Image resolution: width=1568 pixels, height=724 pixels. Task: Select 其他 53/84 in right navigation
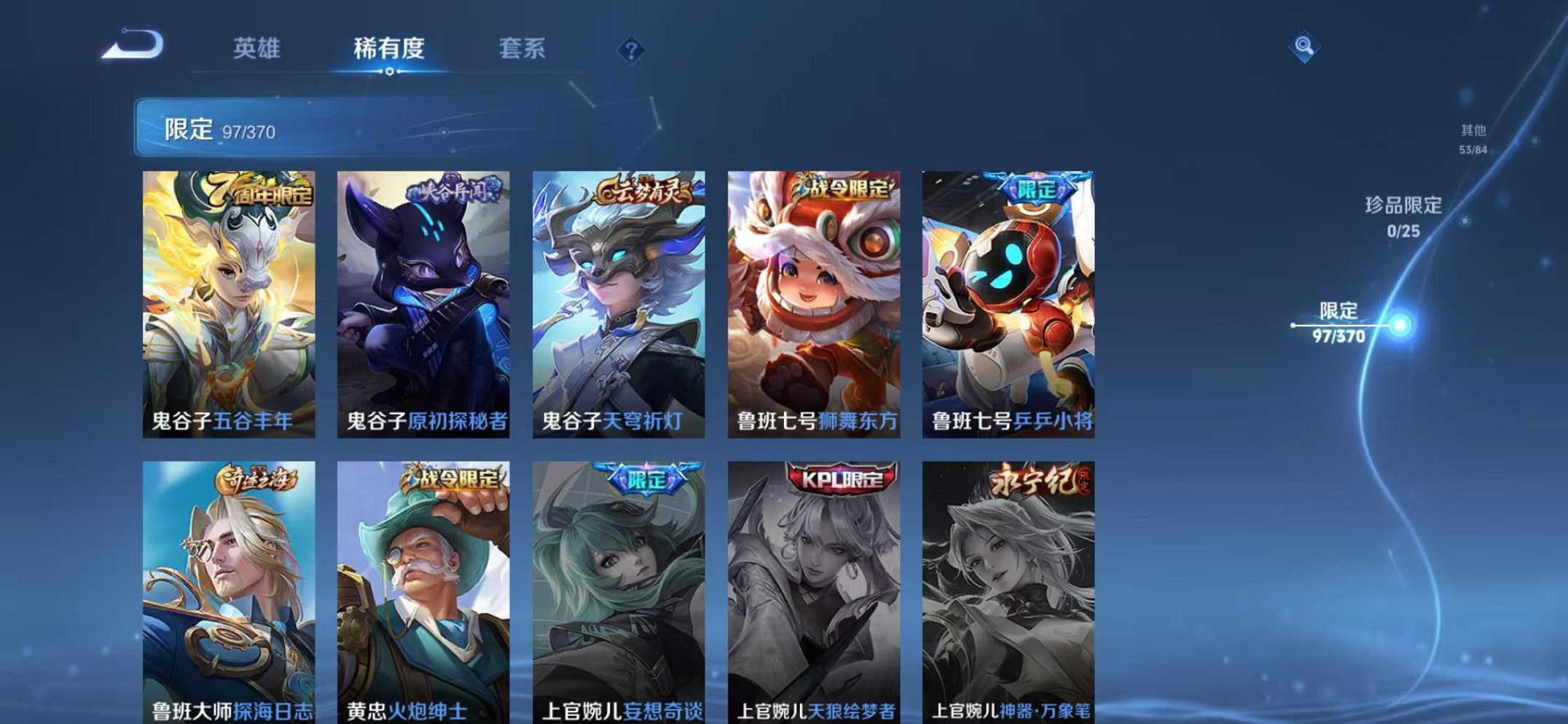[1472, 138]
